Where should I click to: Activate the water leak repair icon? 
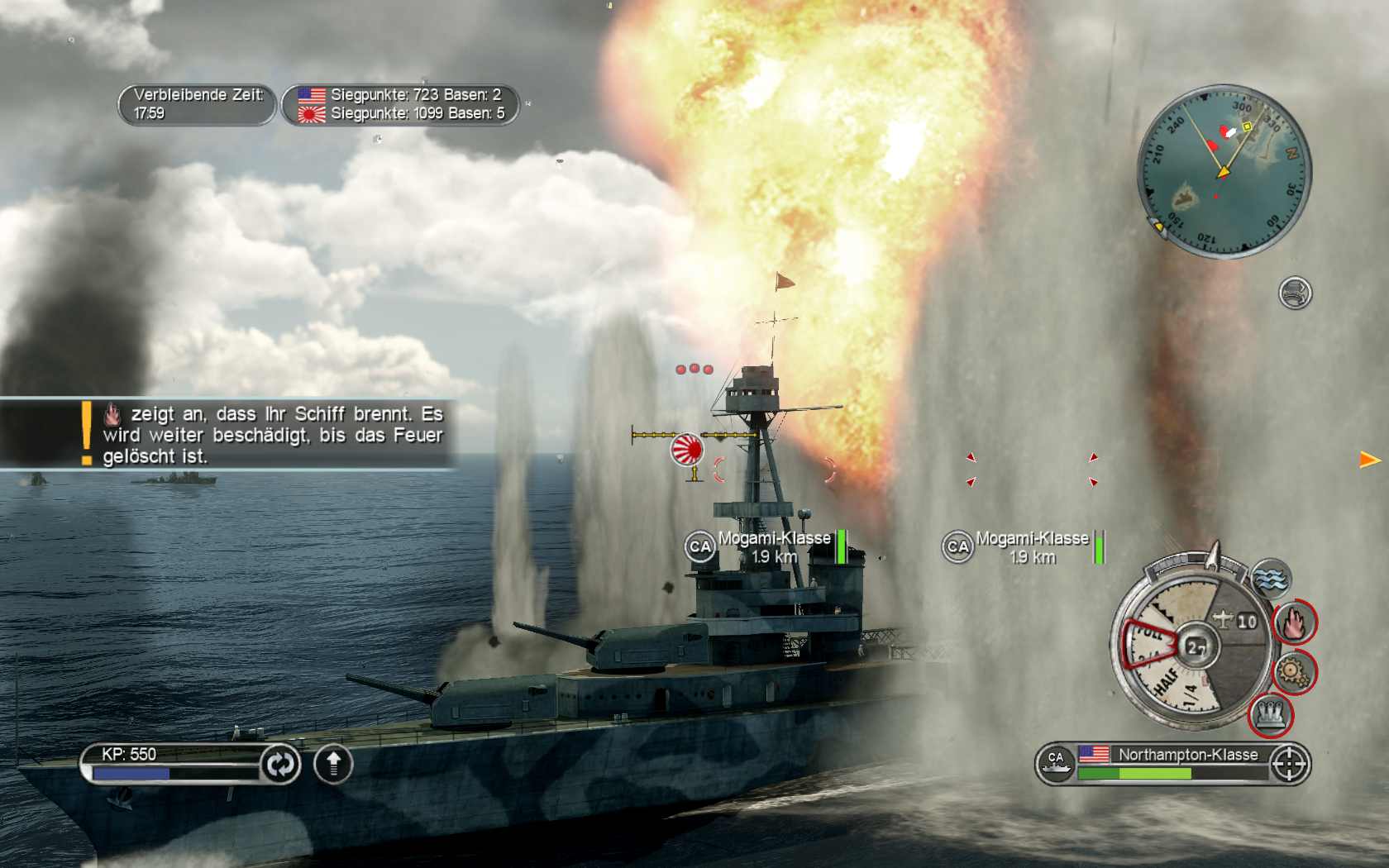click(x=1272, y=578)
